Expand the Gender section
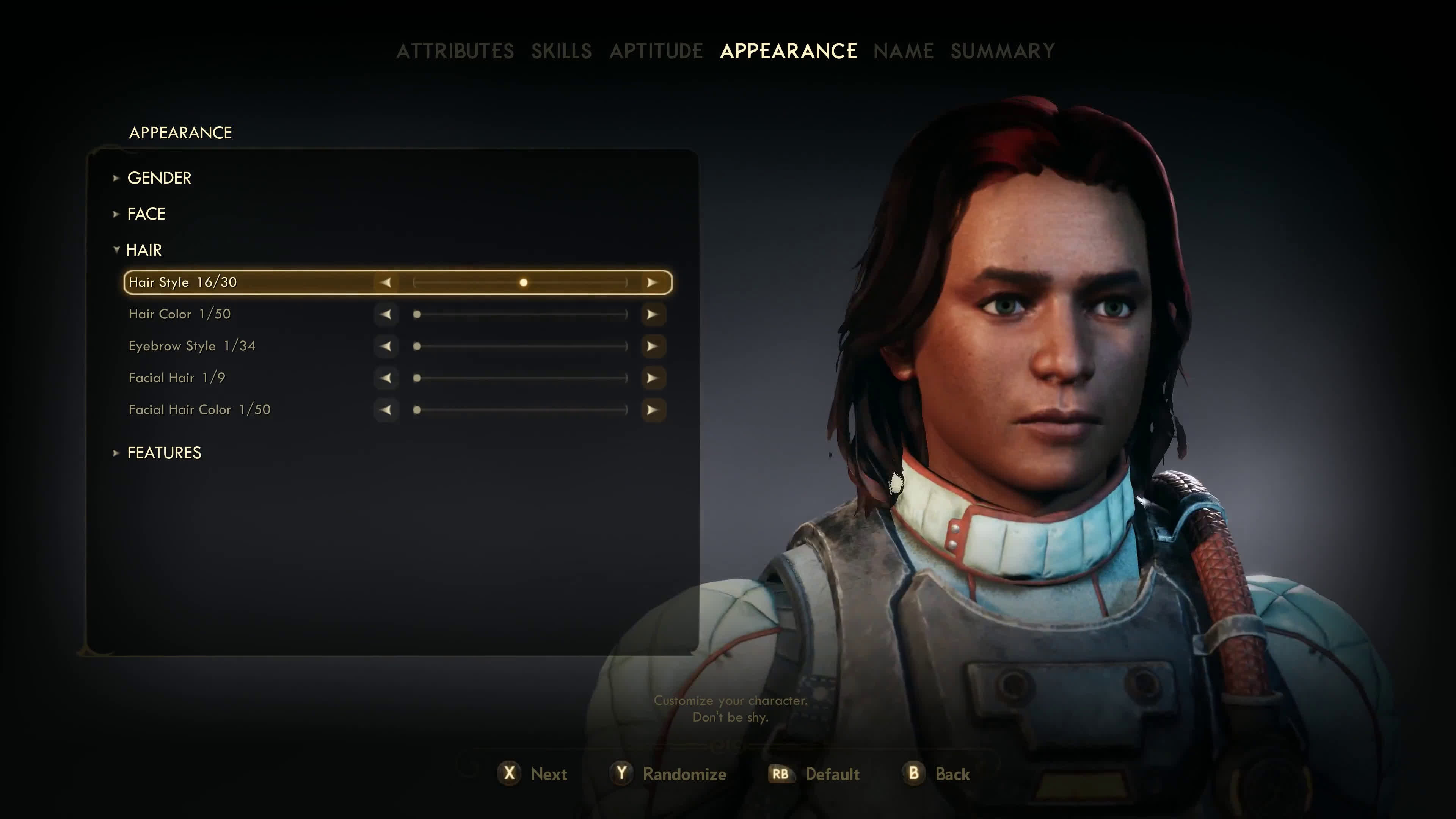Screen dimensions: 1456x819 [x=159, y=178]
